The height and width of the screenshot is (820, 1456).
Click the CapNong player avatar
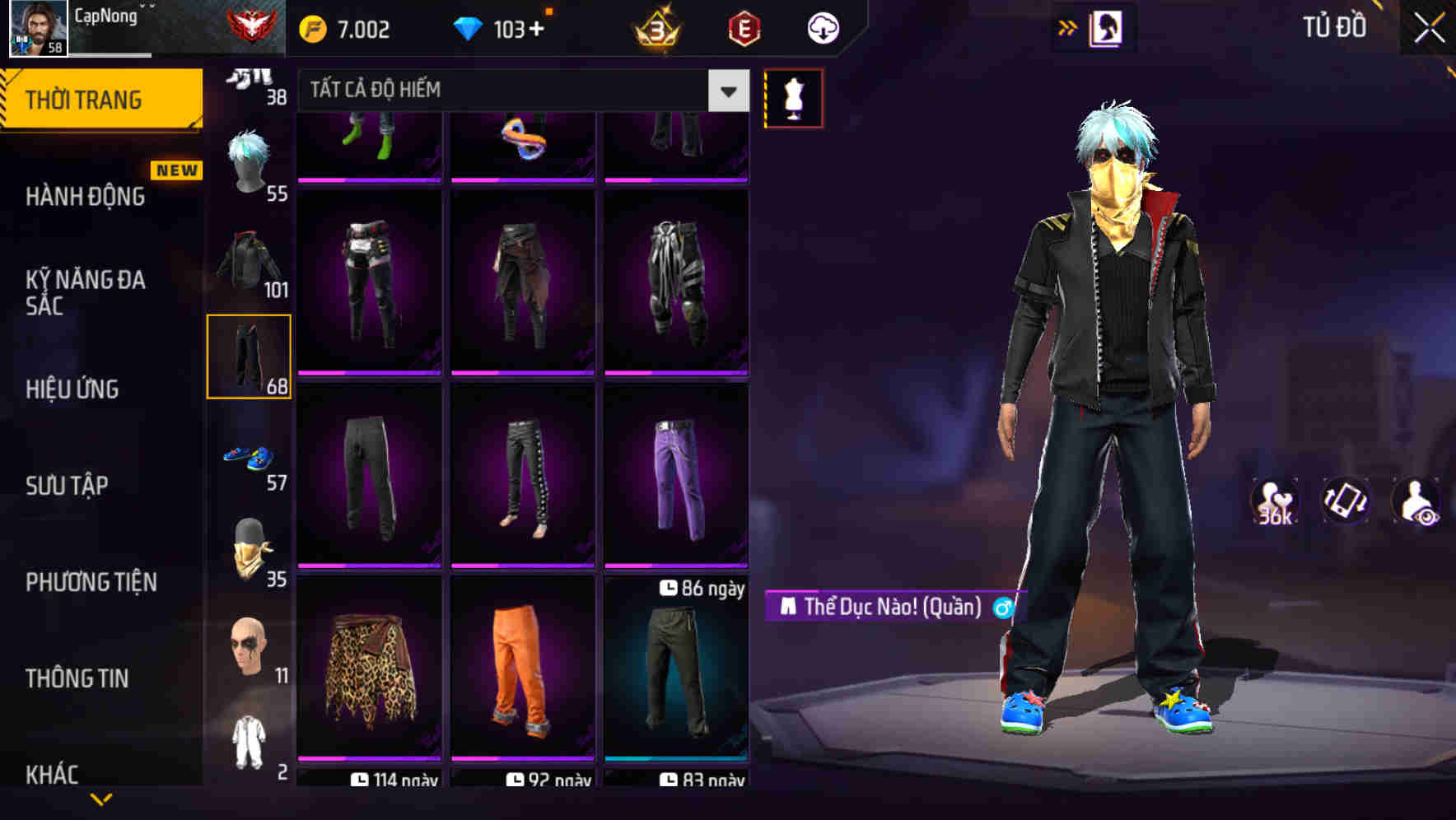tap(37, 27)
